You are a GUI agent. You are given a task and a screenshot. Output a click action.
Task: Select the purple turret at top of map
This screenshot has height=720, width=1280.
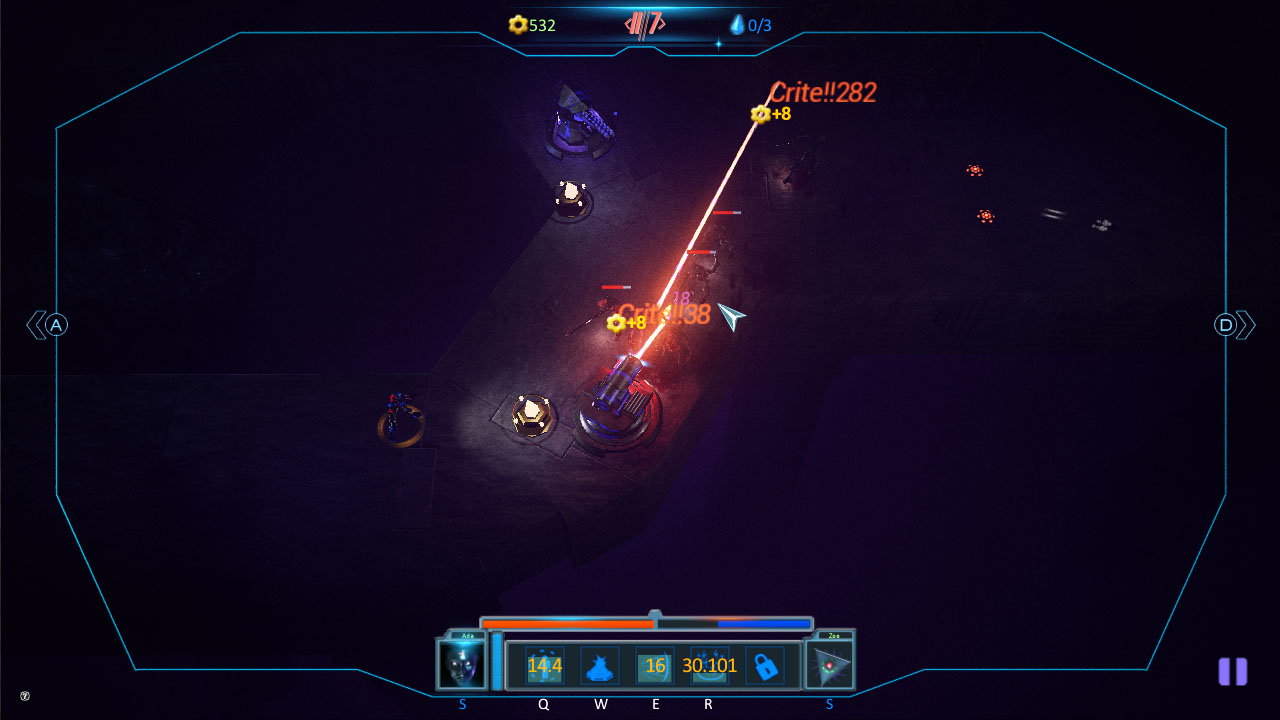[x=578, y=123]
